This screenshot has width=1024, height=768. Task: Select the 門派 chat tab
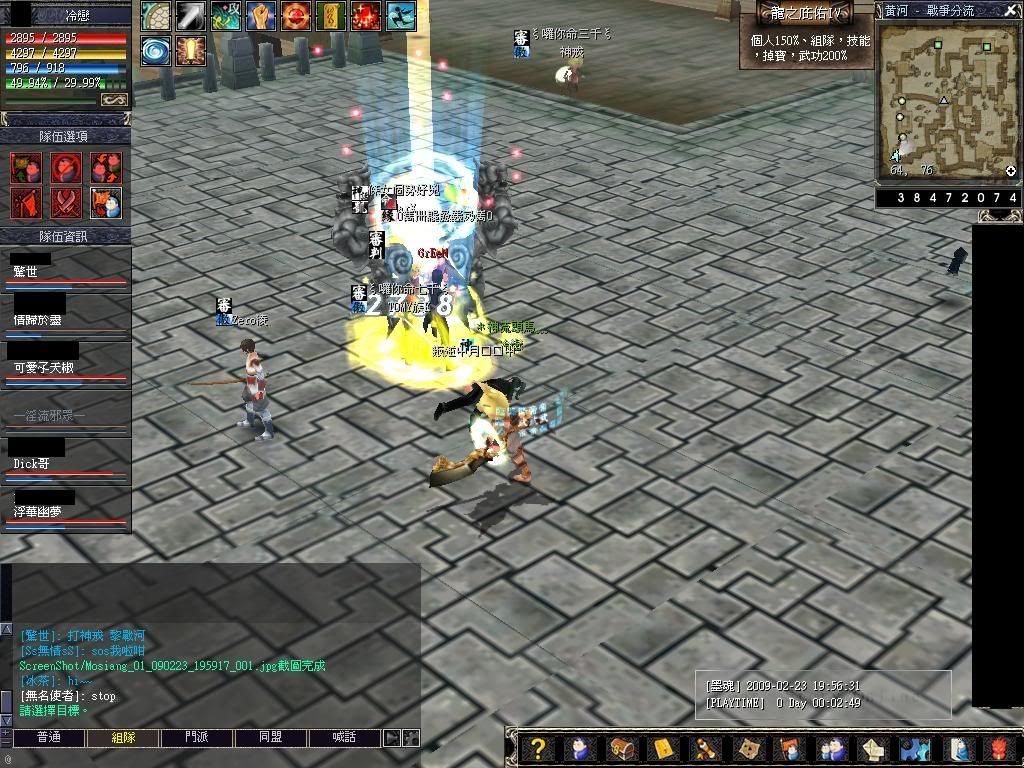[197, 738]
